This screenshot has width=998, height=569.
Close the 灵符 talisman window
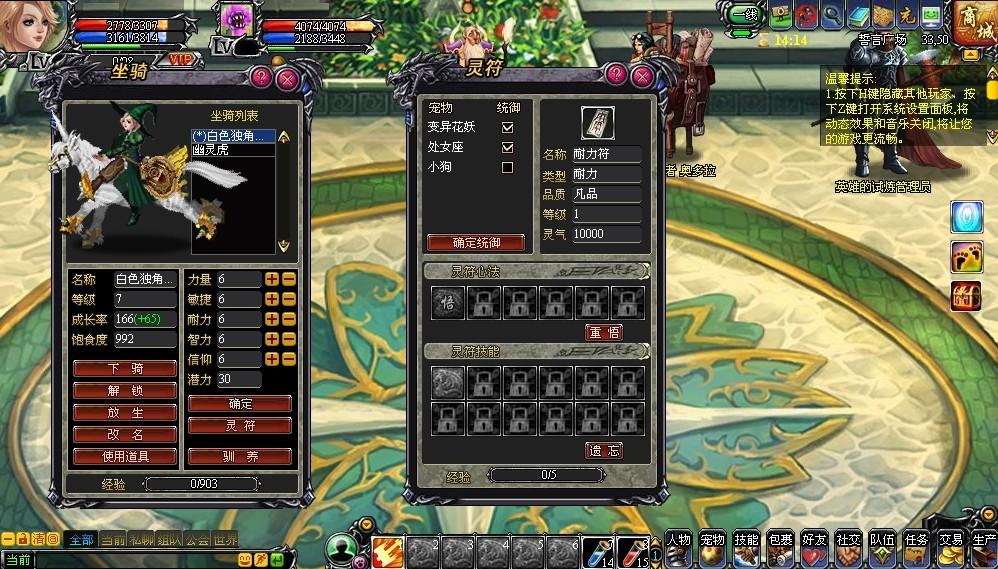[x=642, y=77]
